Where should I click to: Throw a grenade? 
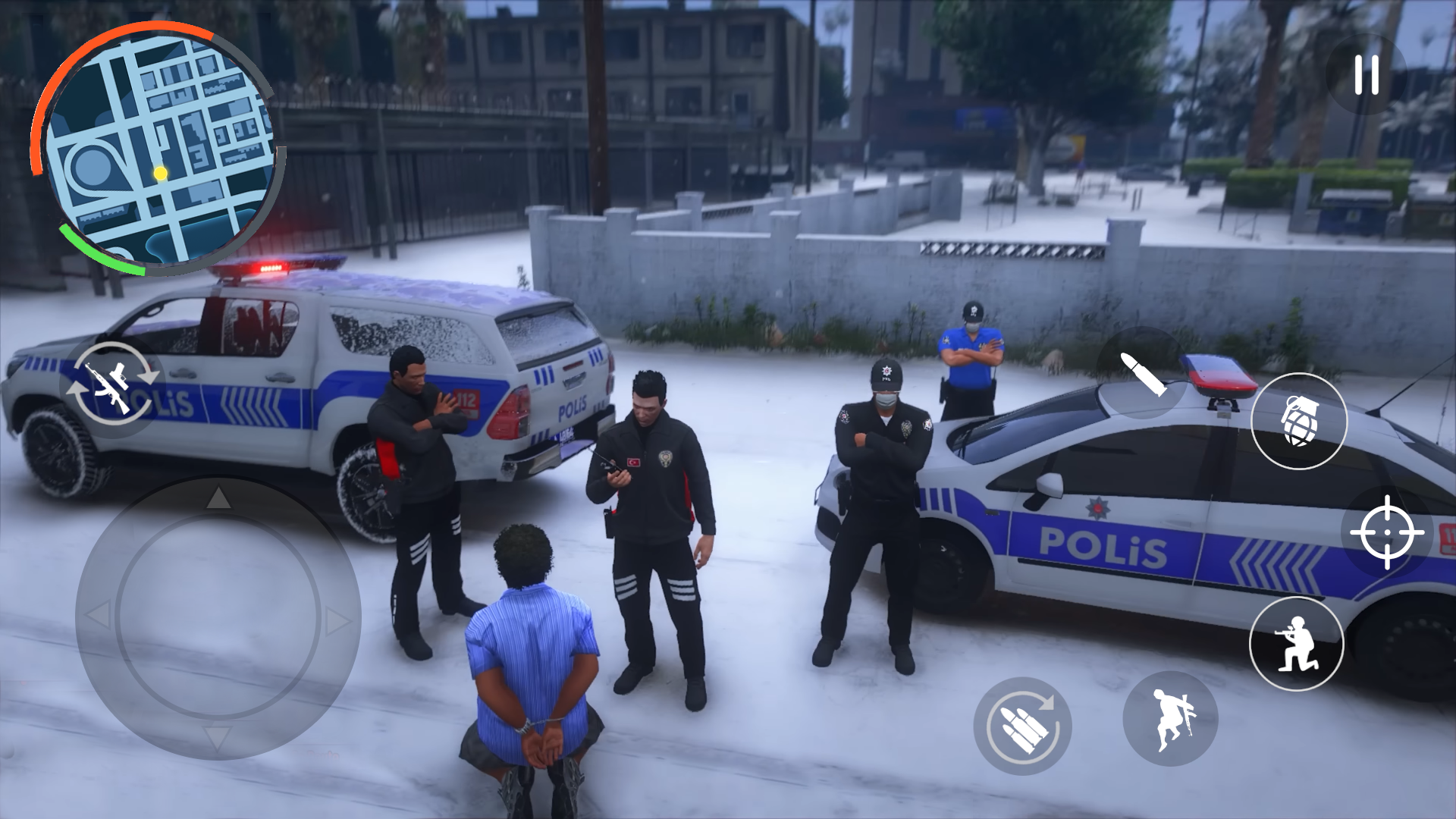point(1298,422)
